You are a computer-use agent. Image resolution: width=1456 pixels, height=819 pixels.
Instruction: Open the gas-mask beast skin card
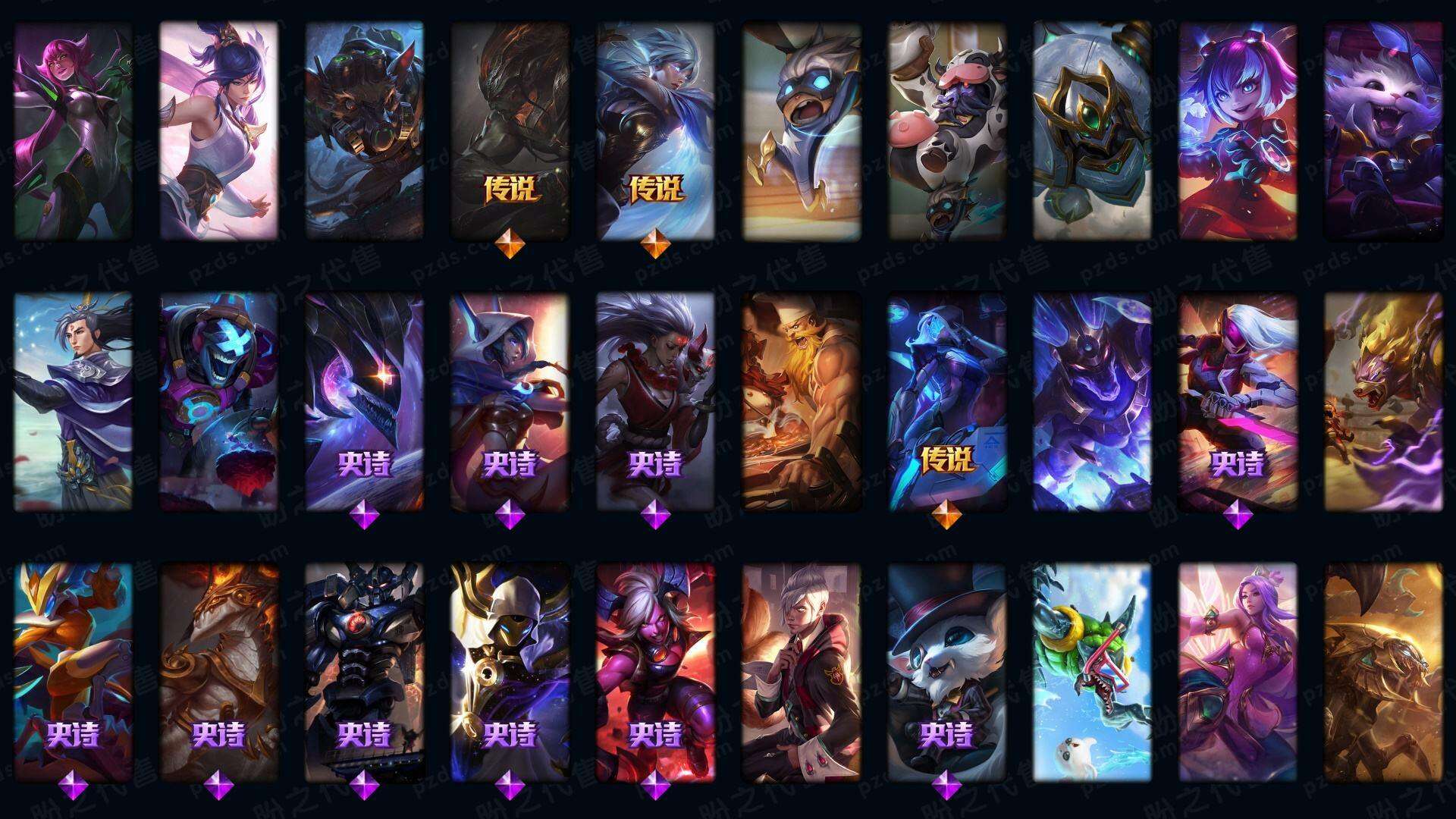pyautogui.click(x=364, y=130)
